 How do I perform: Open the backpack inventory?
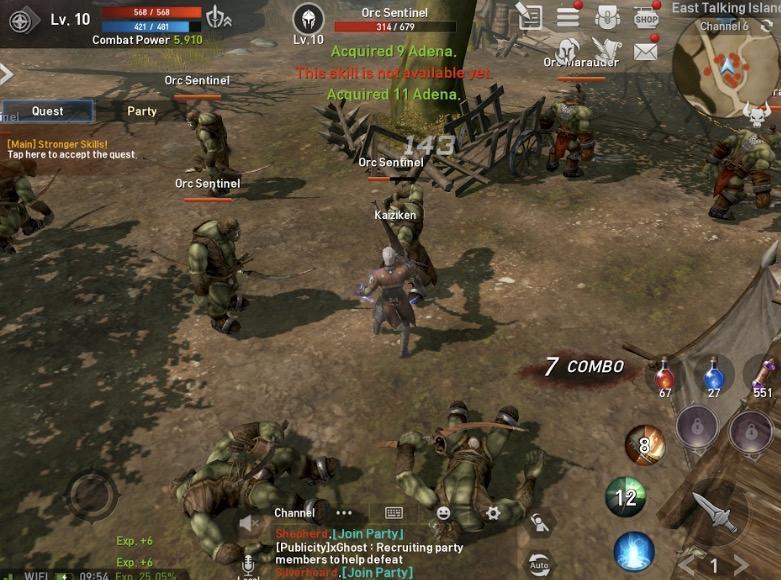[x=607, y=16]
